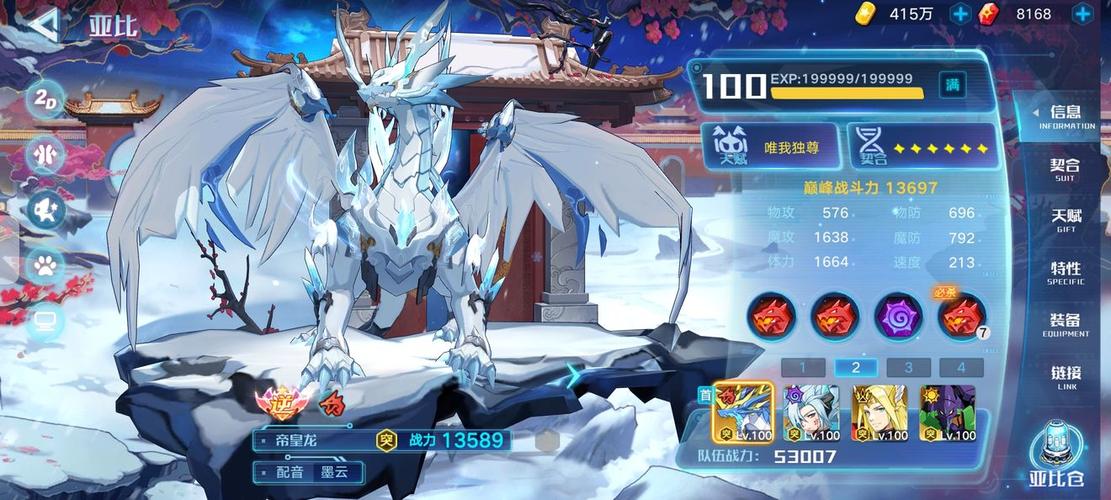This screenshot has height=500, width=1111.
Task: Open the 天赋 Gift tab
Action: coord(1066,220)
